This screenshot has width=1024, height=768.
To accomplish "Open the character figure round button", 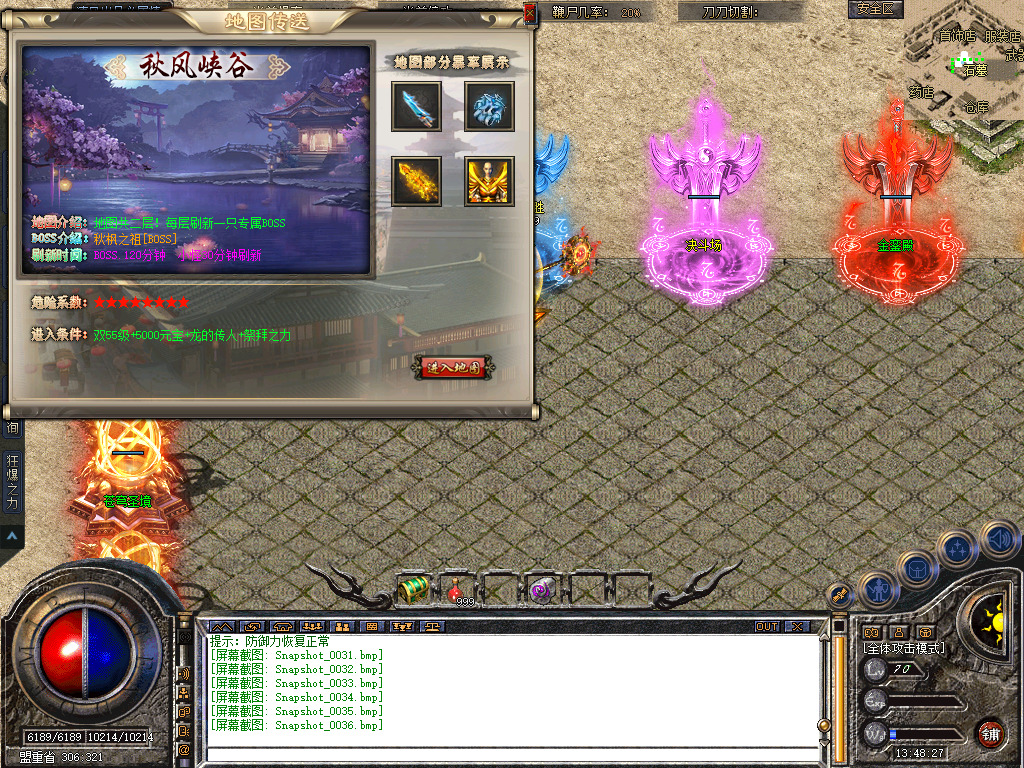I will (x=877, y=590).
